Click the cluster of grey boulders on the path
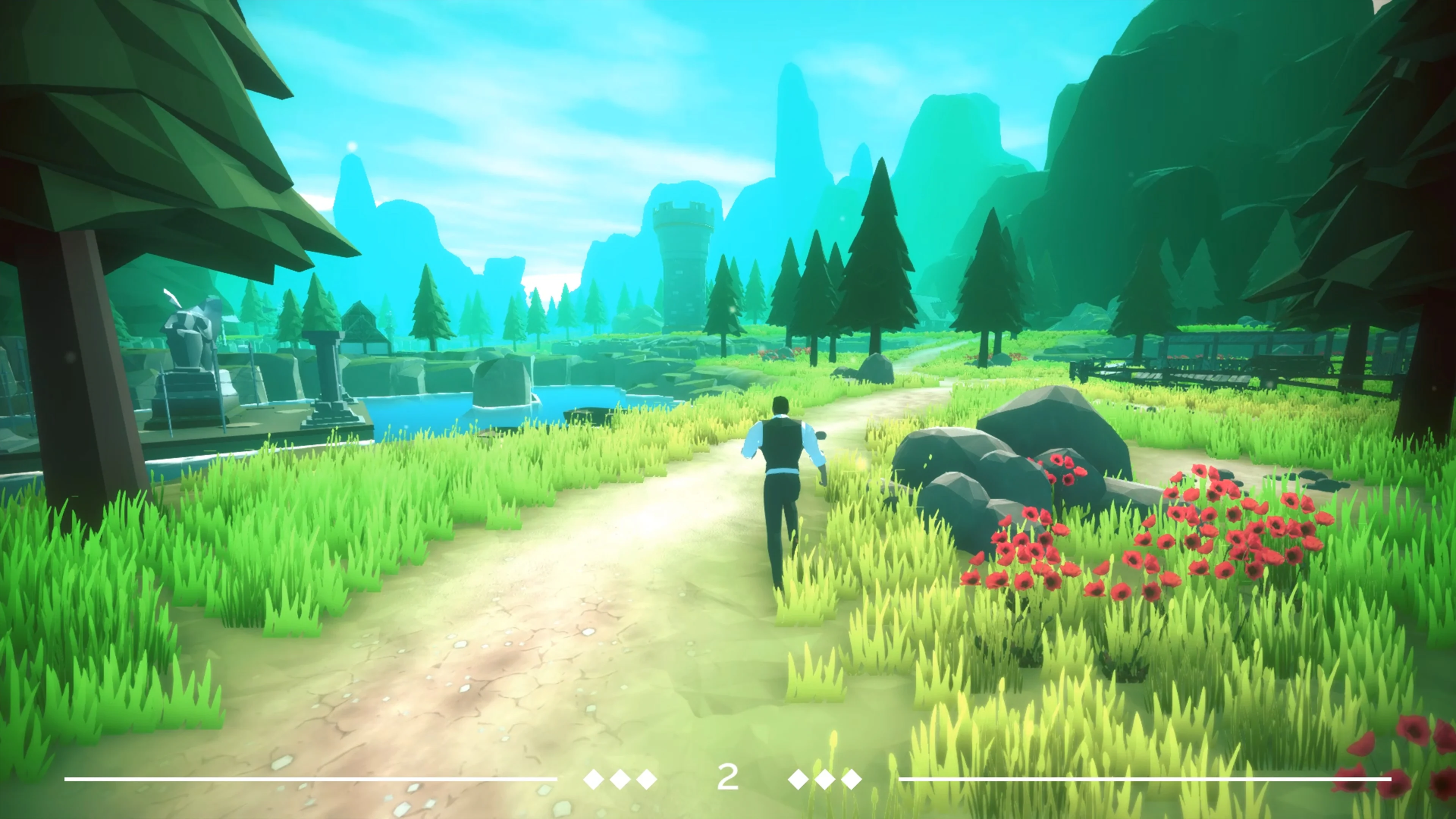 coord(1046,447)
